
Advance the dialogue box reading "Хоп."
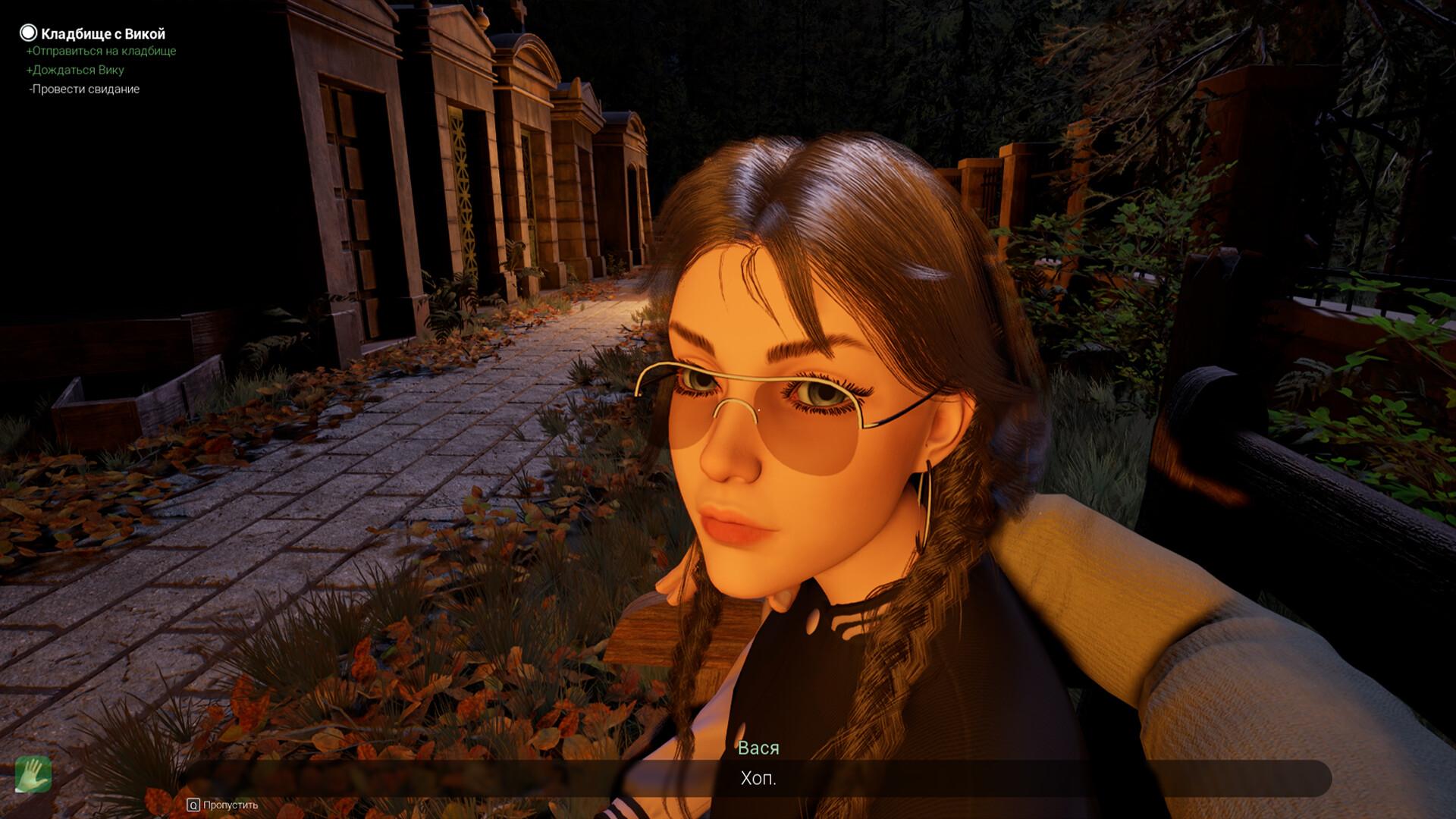[x=758, y=779]
